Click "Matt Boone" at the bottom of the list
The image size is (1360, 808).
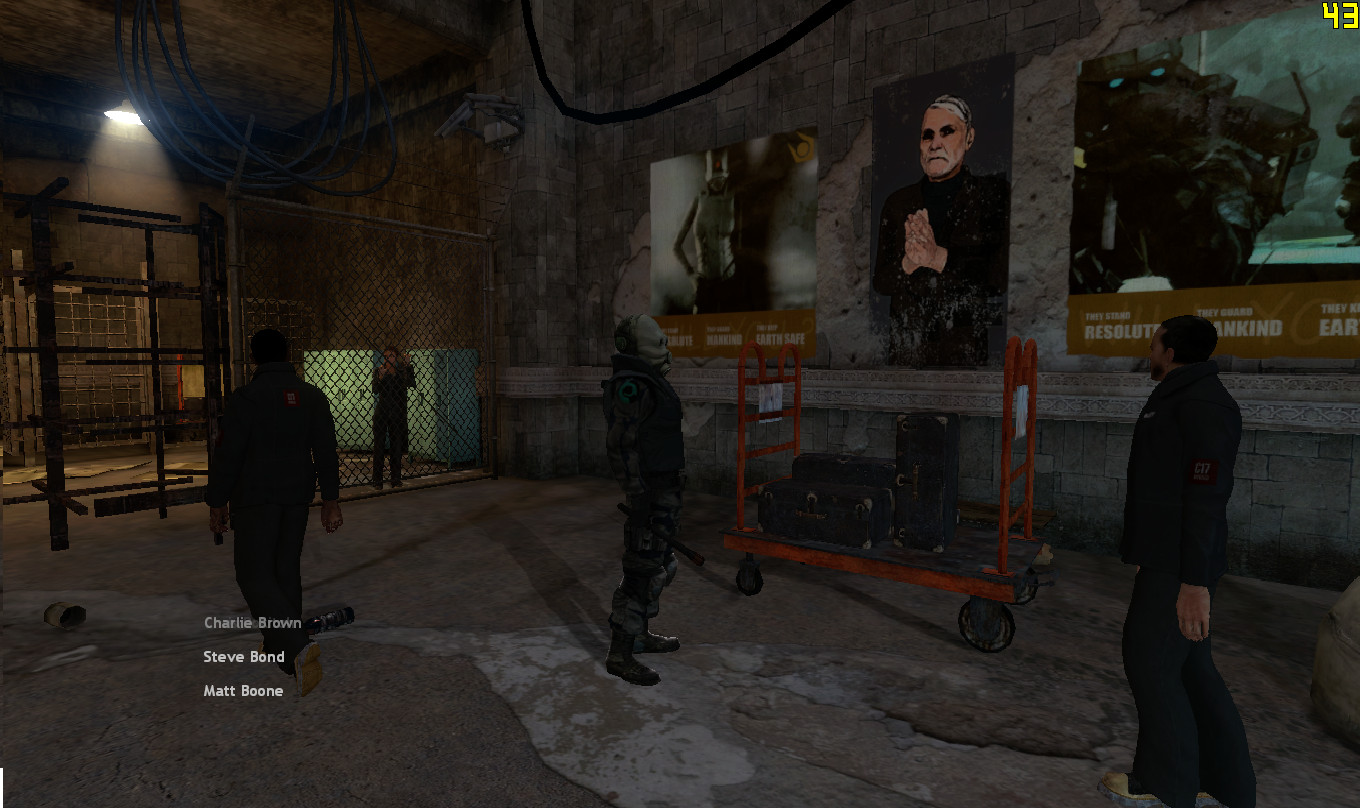point(242,691)
